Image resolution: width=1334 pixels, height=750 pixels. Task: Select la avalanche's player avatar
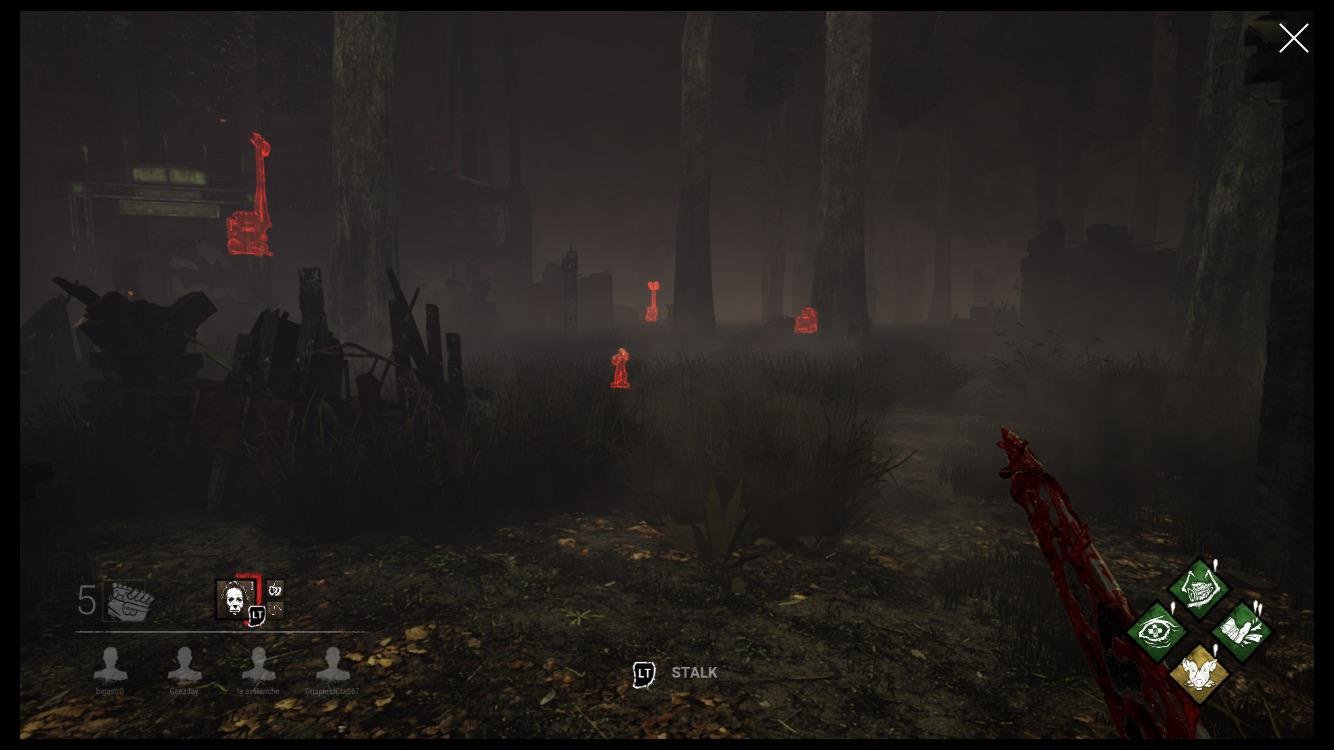259,663
